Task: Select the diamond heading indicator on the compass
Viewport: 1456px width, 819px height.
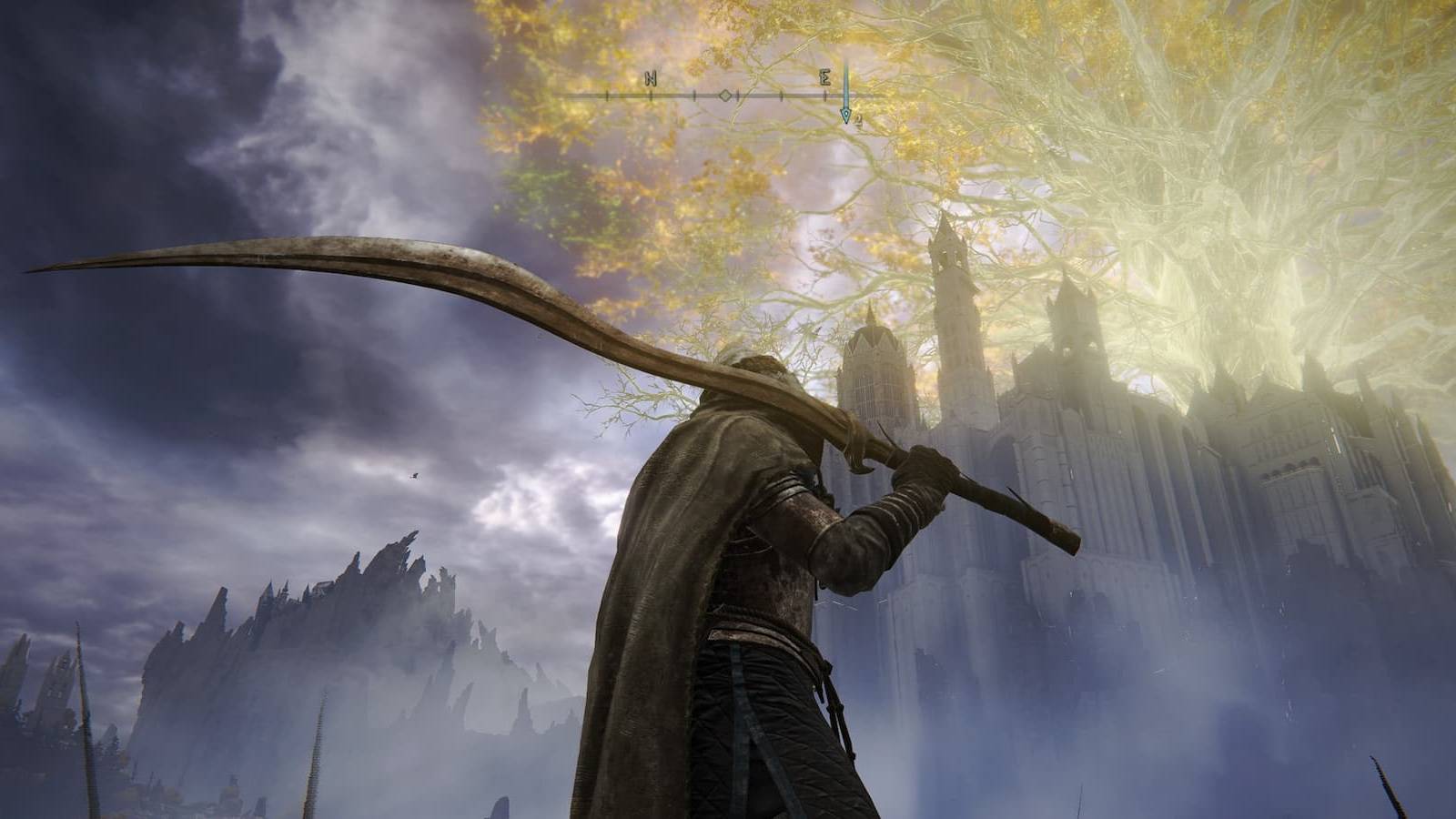Action: tap(725, 95)
